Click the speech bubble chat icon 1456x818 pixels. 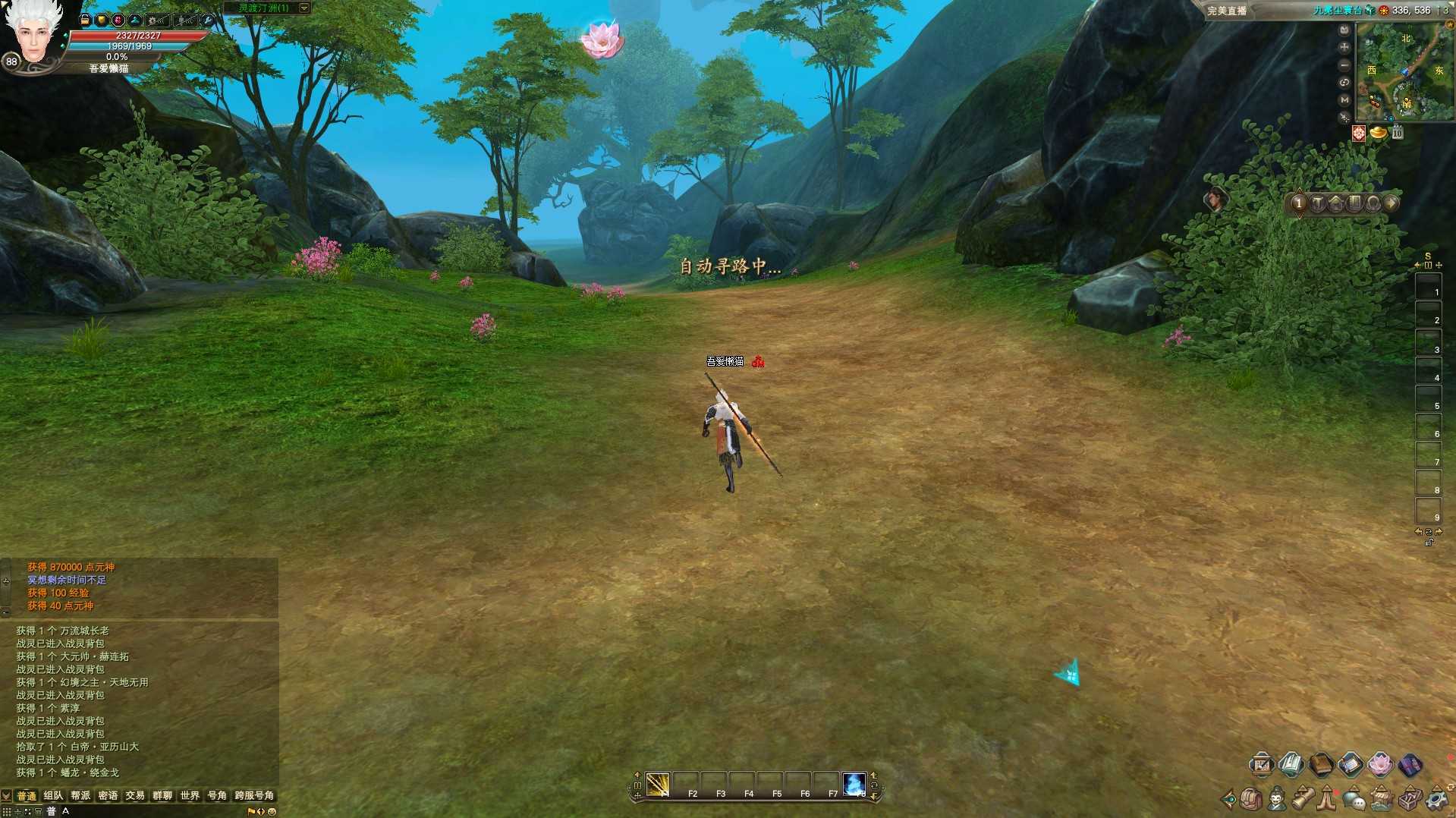(x=1353, y=799)
